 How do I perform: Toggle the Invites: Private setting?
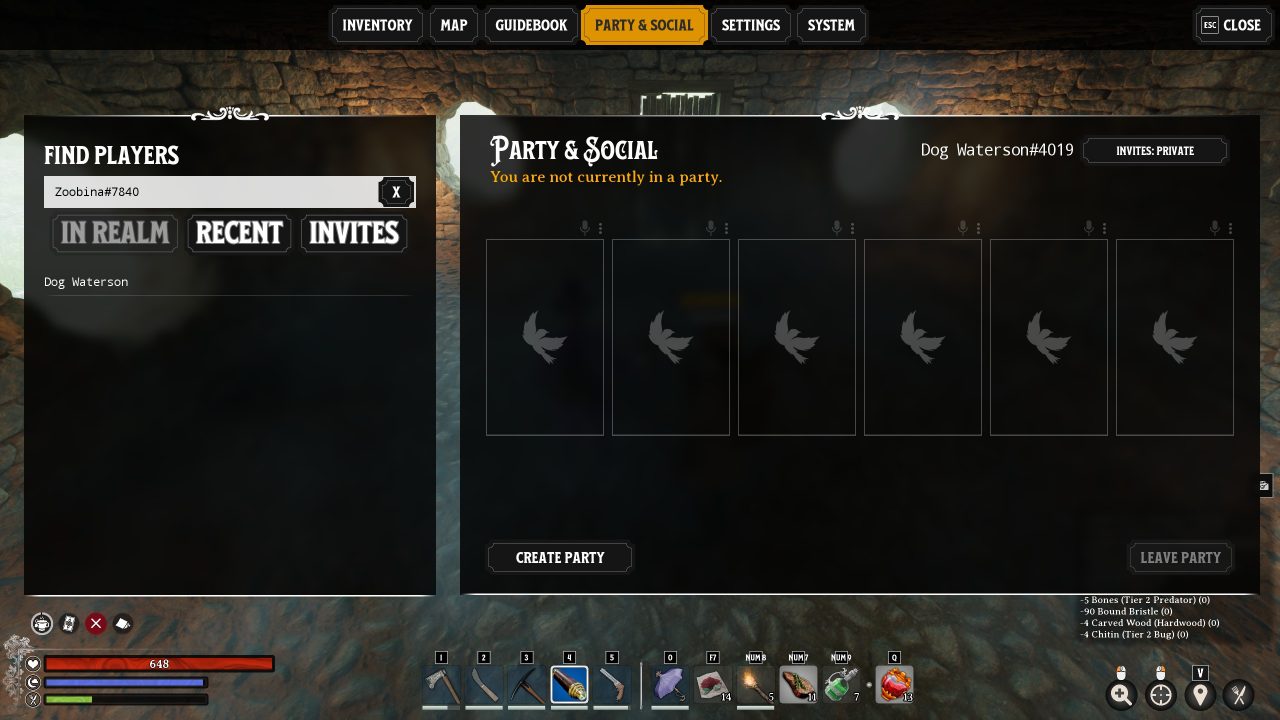click(x=1155, y=151)
